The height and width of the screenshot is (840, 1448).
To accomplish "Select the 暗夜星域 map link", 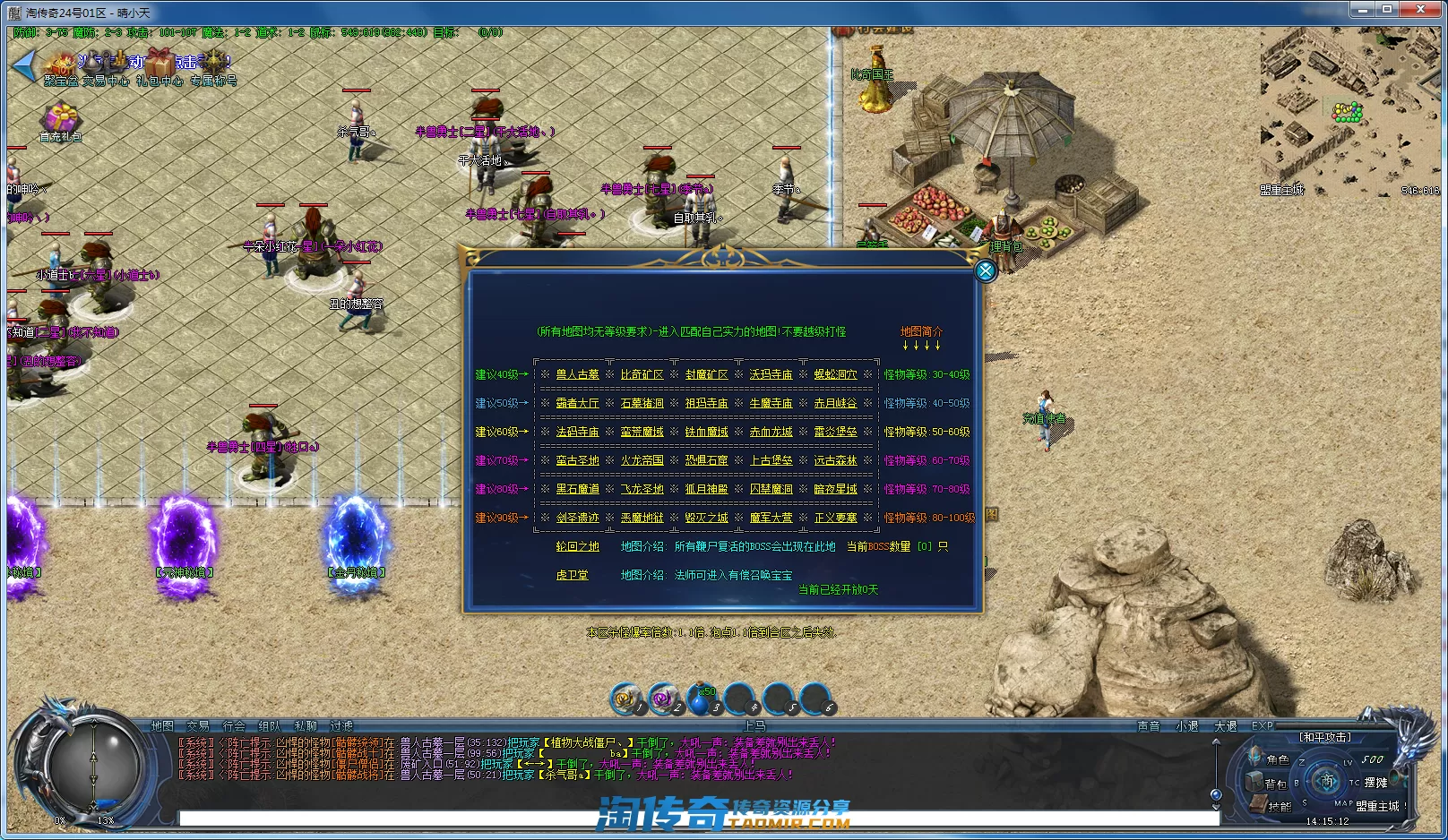I will click(835, 489).
